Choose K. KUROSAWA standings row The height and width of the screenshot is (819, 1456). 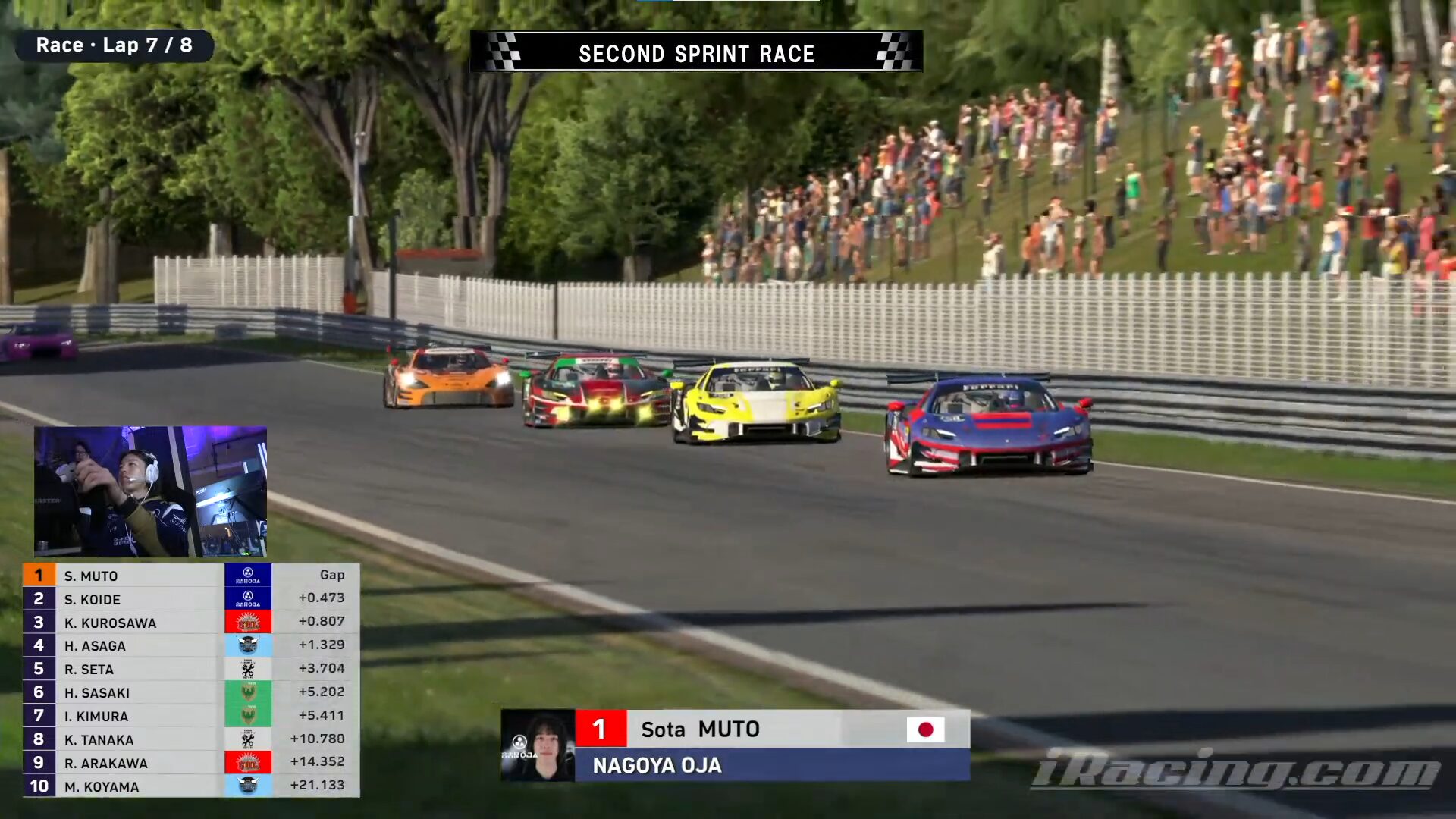point(190,623)
